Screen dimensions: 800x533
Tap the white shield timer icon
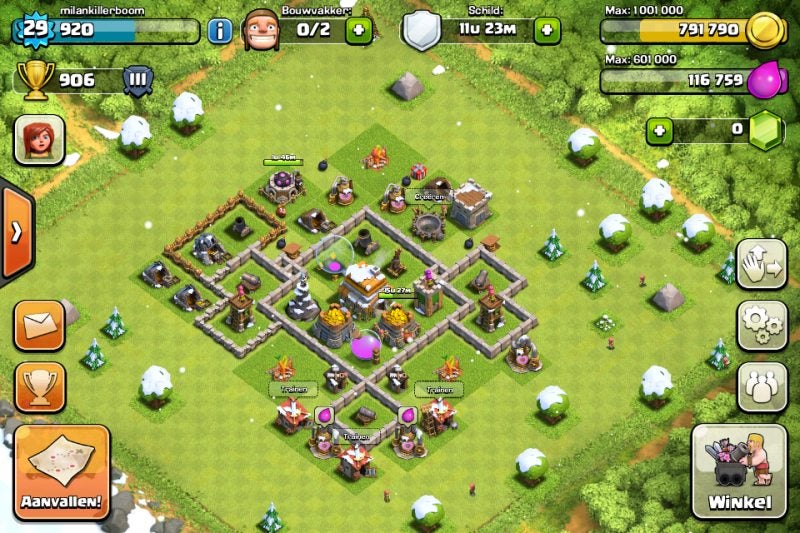pos(421,31)
